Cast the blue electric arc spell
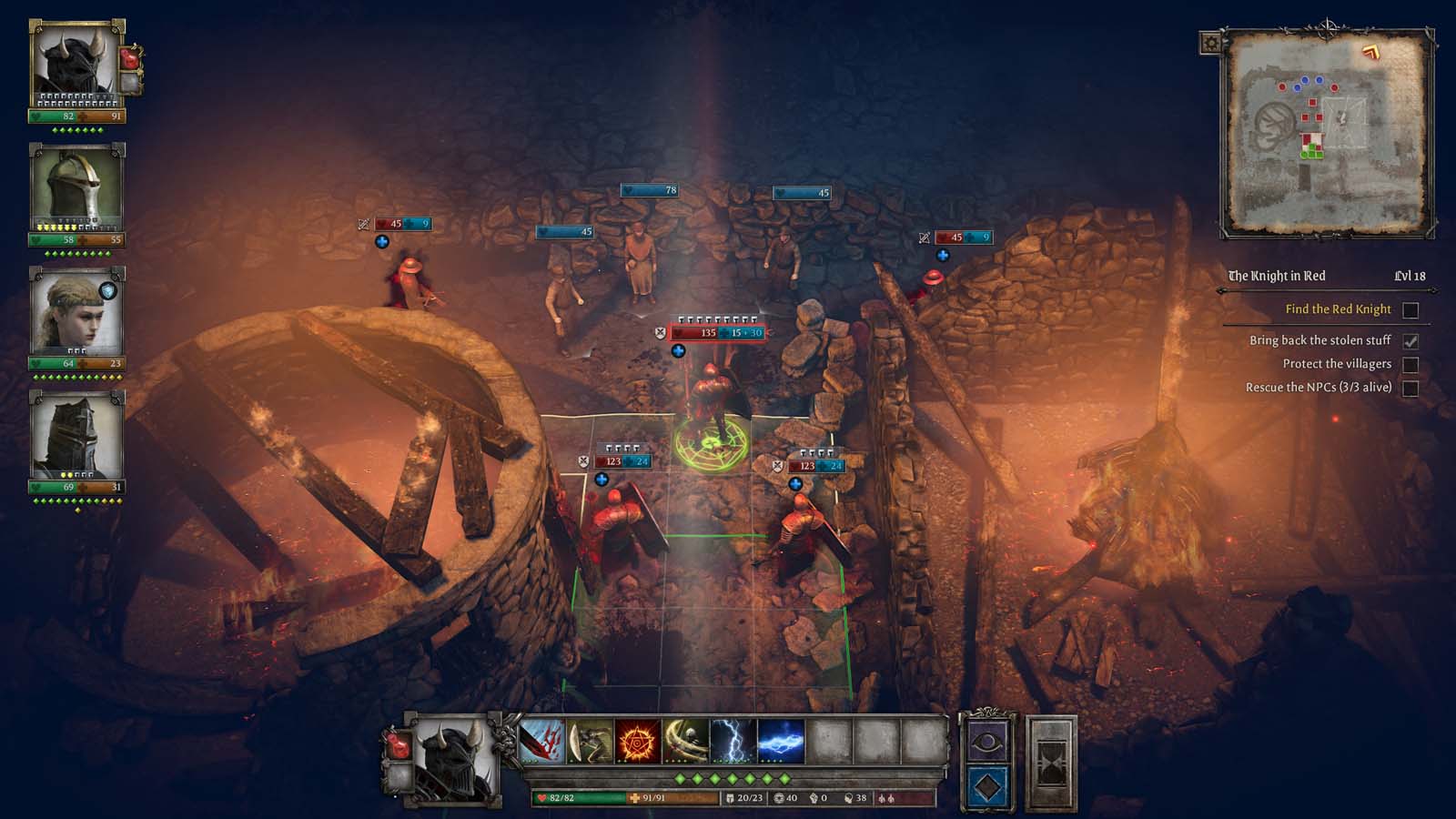The width and height of the screenshot is (1456, 819). pos(781,742)
